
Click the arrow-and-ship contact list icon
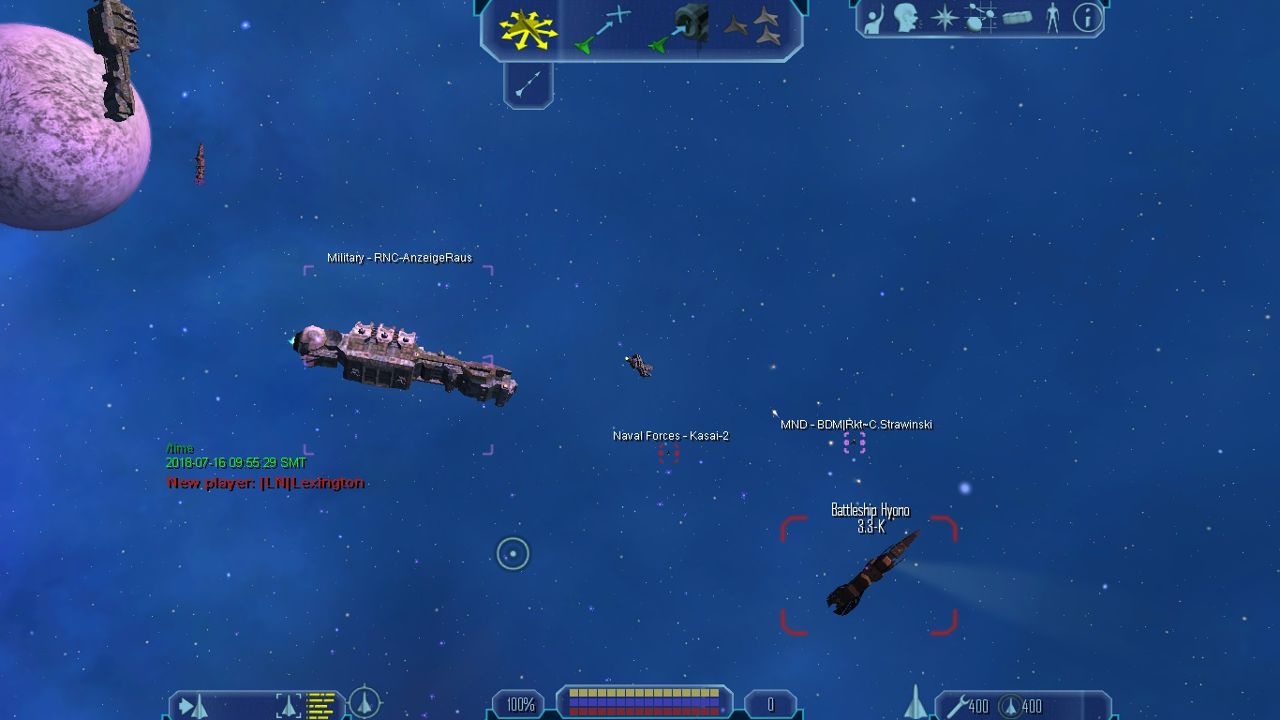193,706
